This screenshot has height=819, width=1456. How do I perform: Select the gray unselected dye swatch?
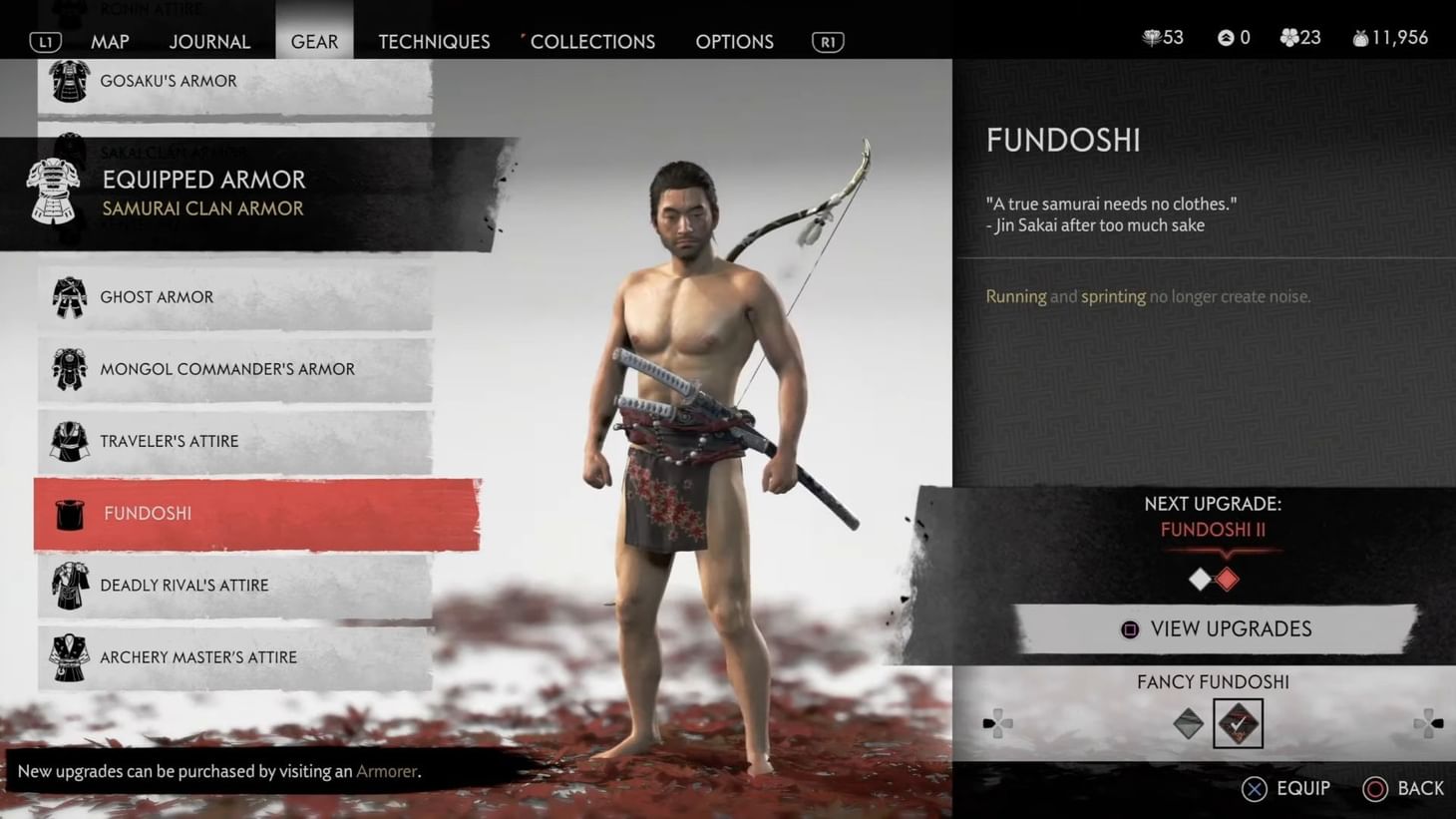(x=1188, y=721)
